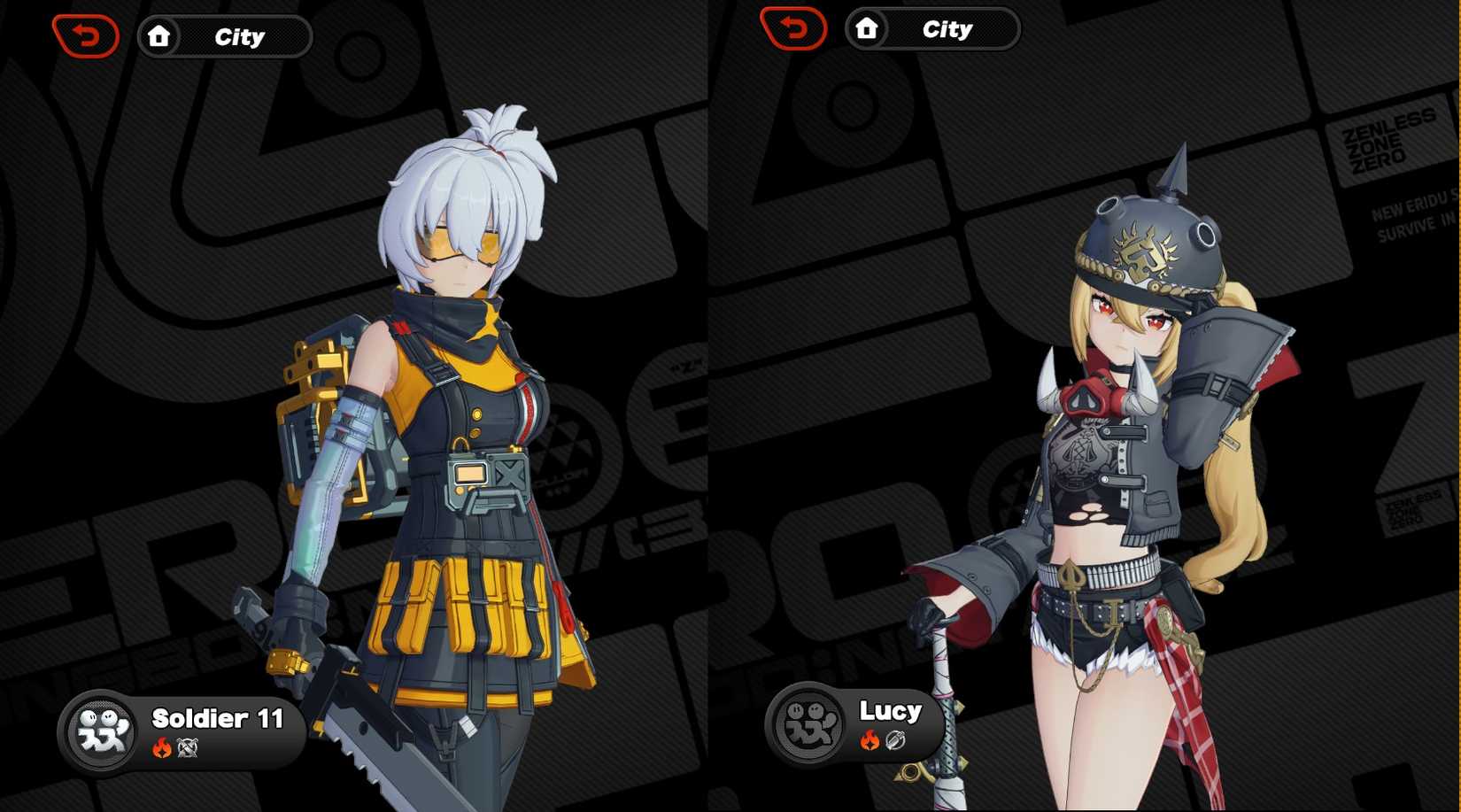Open the City location from the right panel

point(948,28)
